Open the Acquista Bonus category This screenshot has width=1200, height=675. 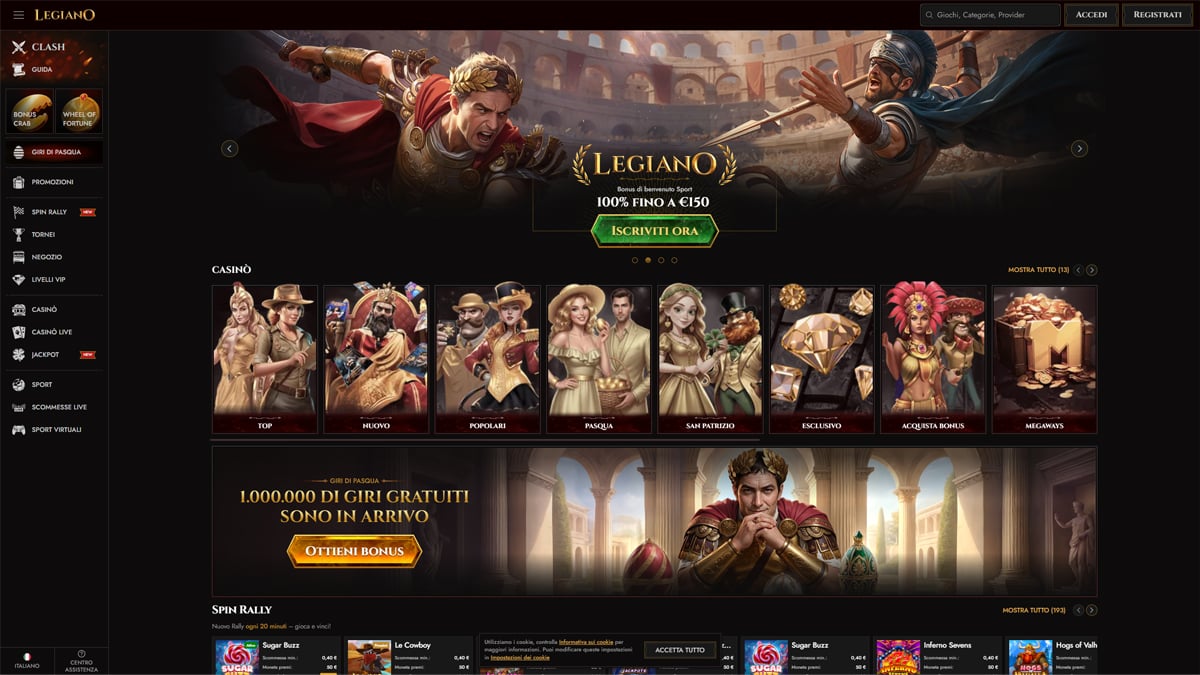(932, 360)
